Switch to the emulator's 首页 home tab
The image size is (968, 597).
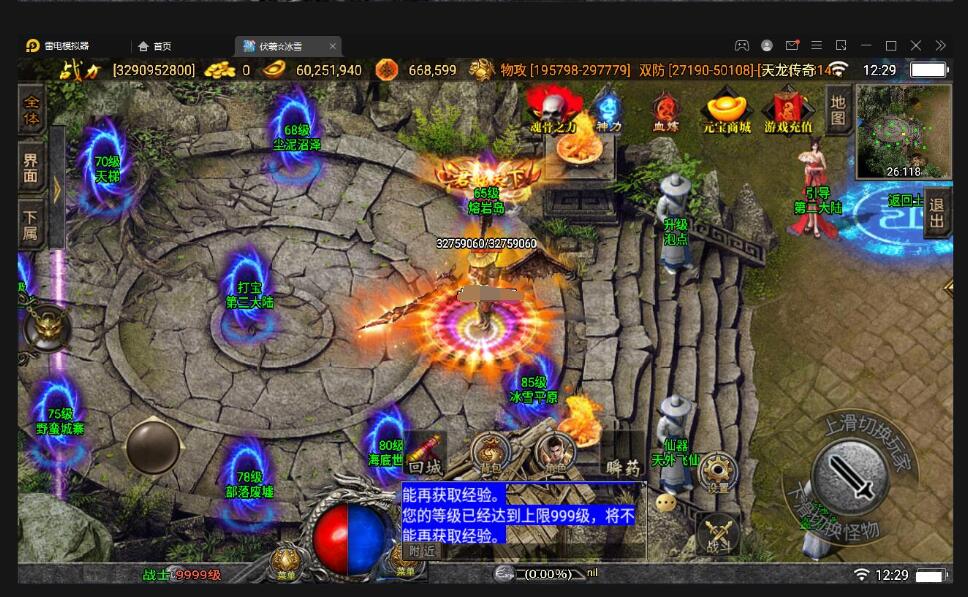pyautogui.click(x=155, y=46)
